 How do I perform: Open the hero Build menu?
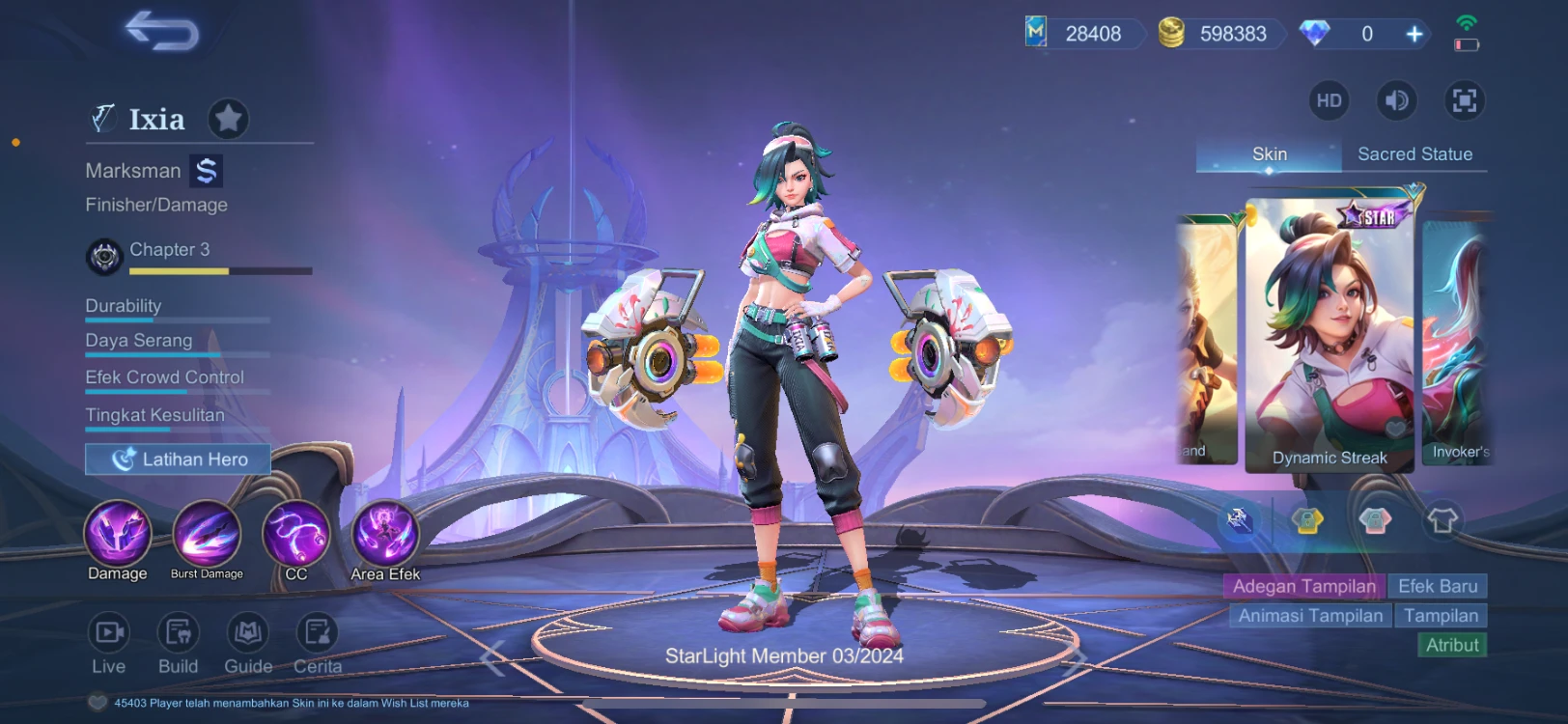pyautogui.click(x=178, y=644)
